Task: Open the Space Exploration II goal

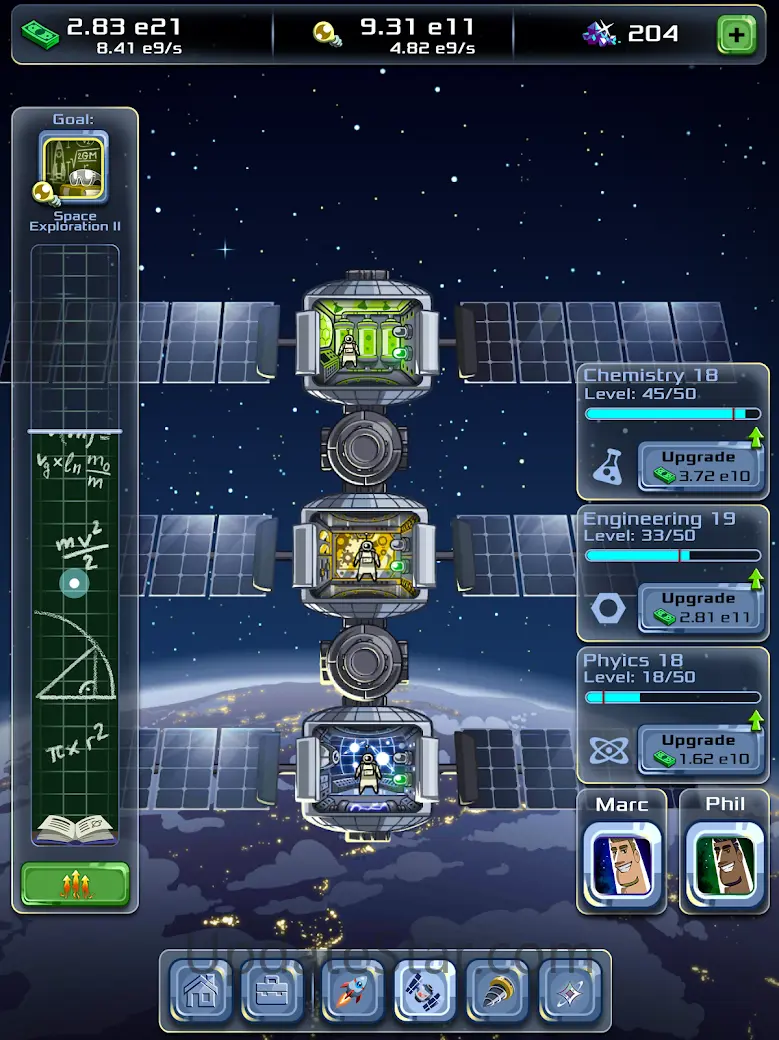Action: tap(74, 167)
